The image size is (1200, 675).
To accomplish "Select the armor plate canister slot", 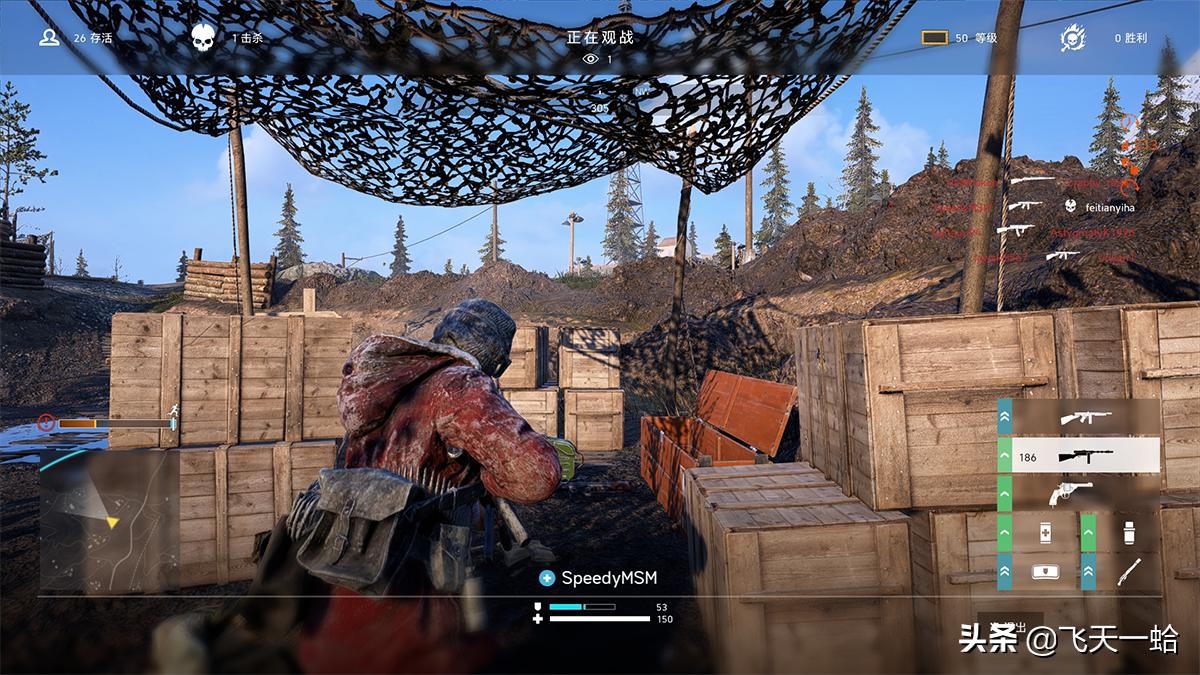I will point(1127,532).
